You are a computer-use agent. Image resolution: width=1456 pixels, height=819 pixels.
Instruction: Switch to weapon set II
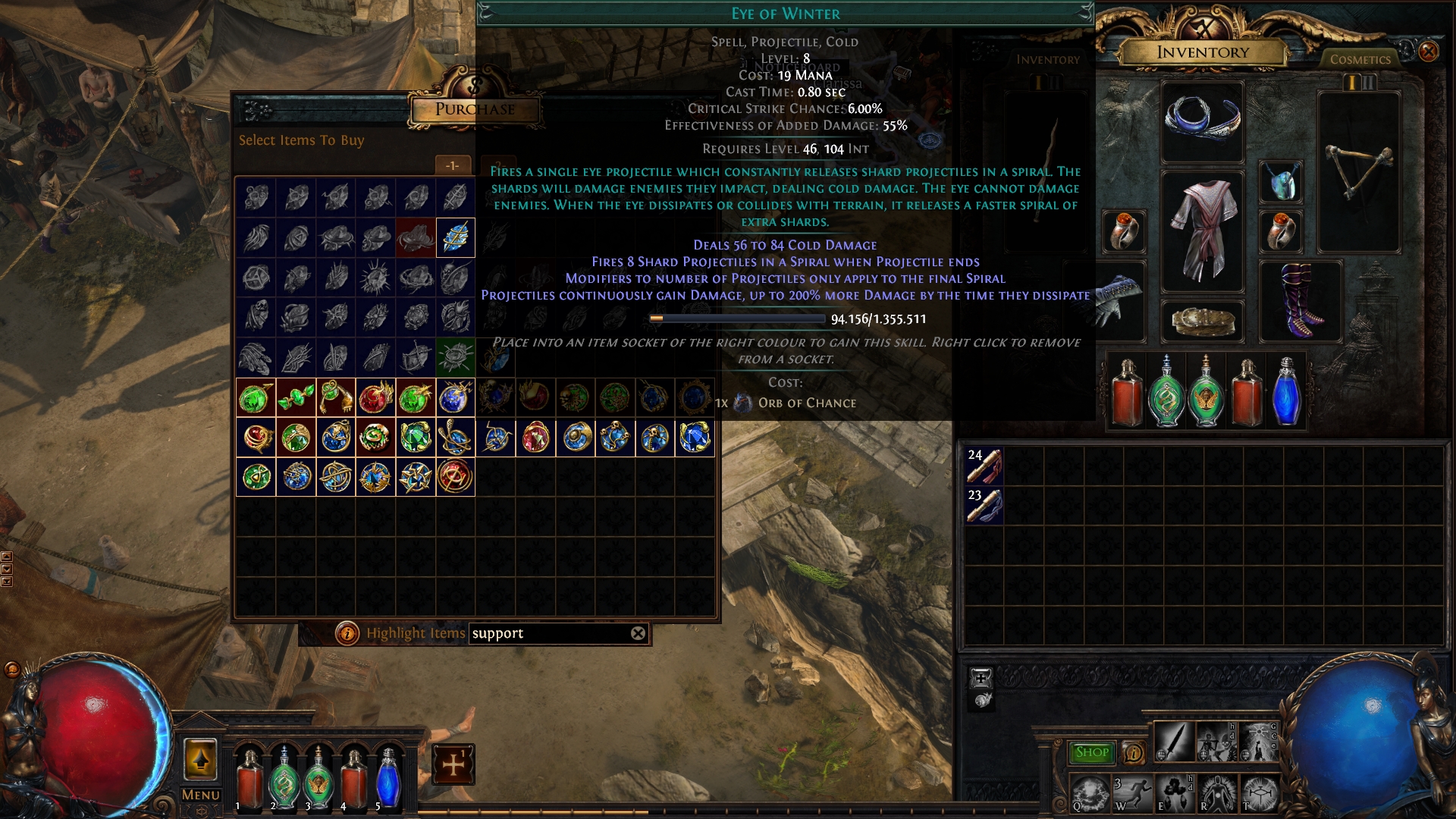click(1370, 82)
